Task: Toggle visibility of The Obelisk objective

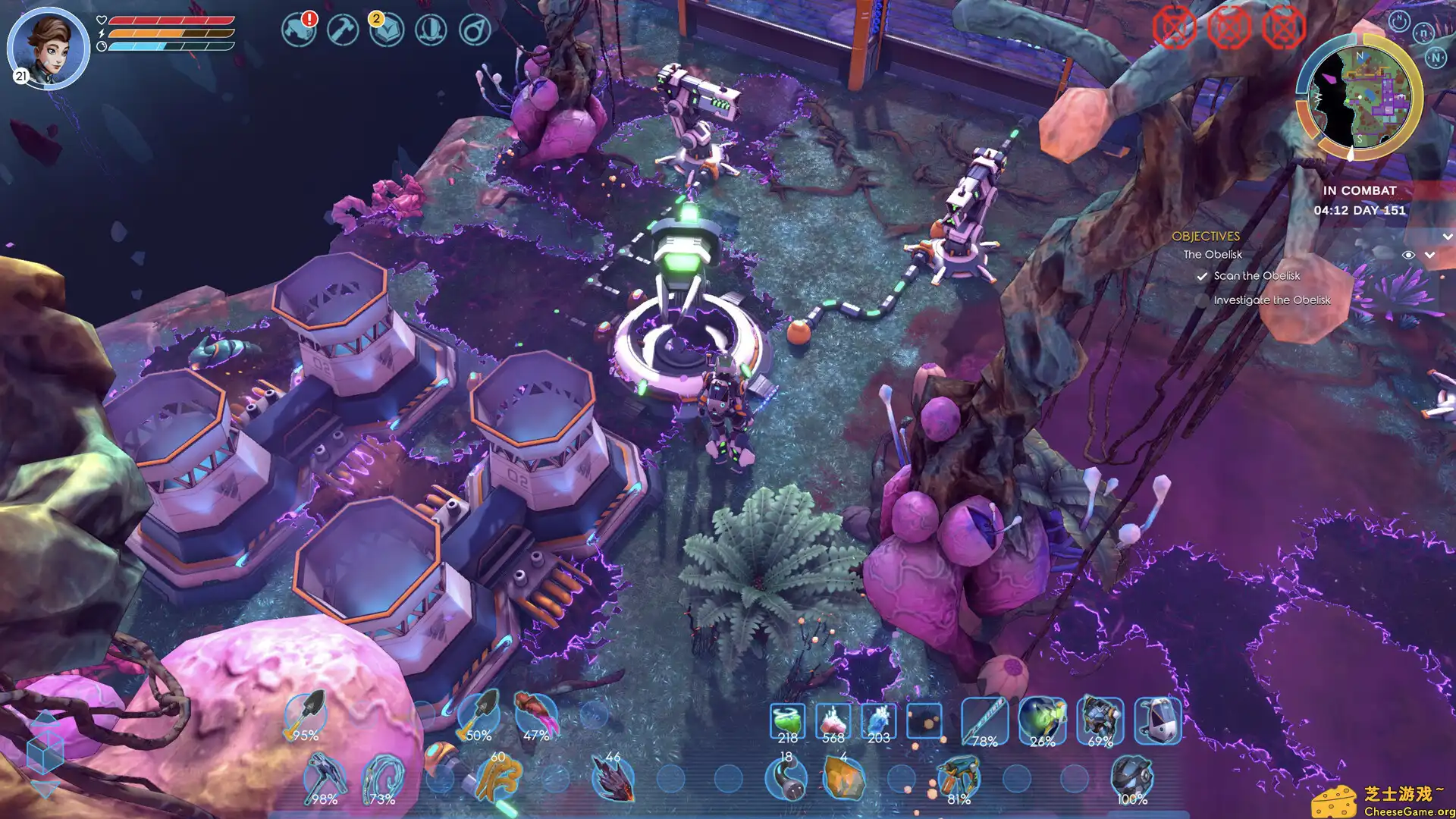Action: point(1407,255)
